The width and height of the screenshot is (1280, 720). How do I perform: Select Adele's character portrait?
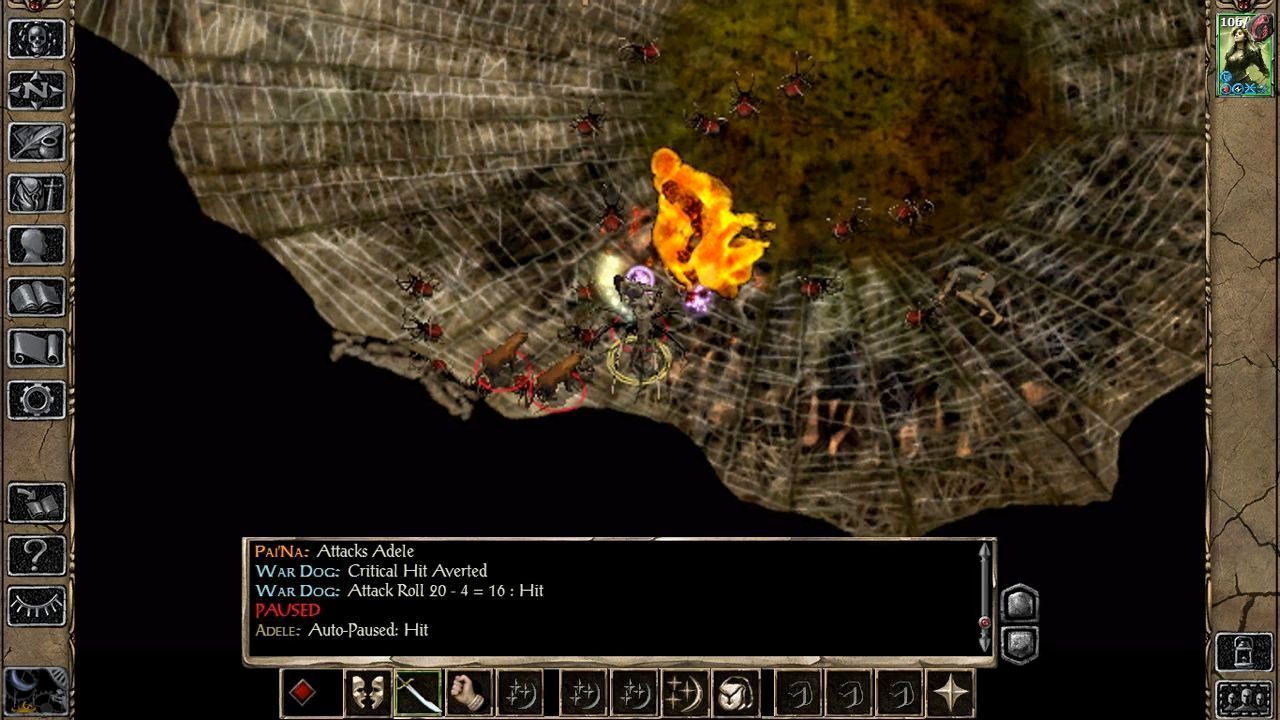pos(1244,56)
